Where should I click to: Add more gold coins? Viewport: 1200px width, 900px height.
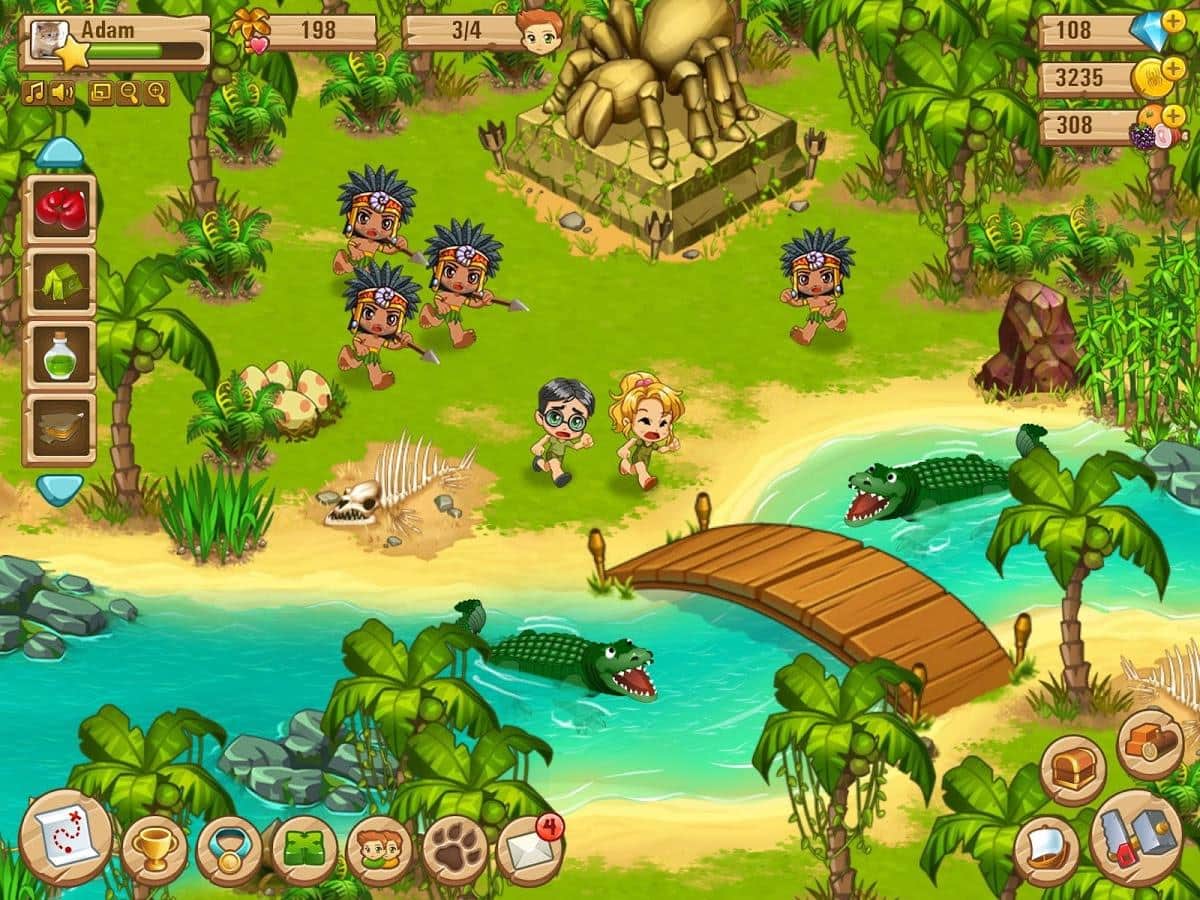(x=1173, y=67)
